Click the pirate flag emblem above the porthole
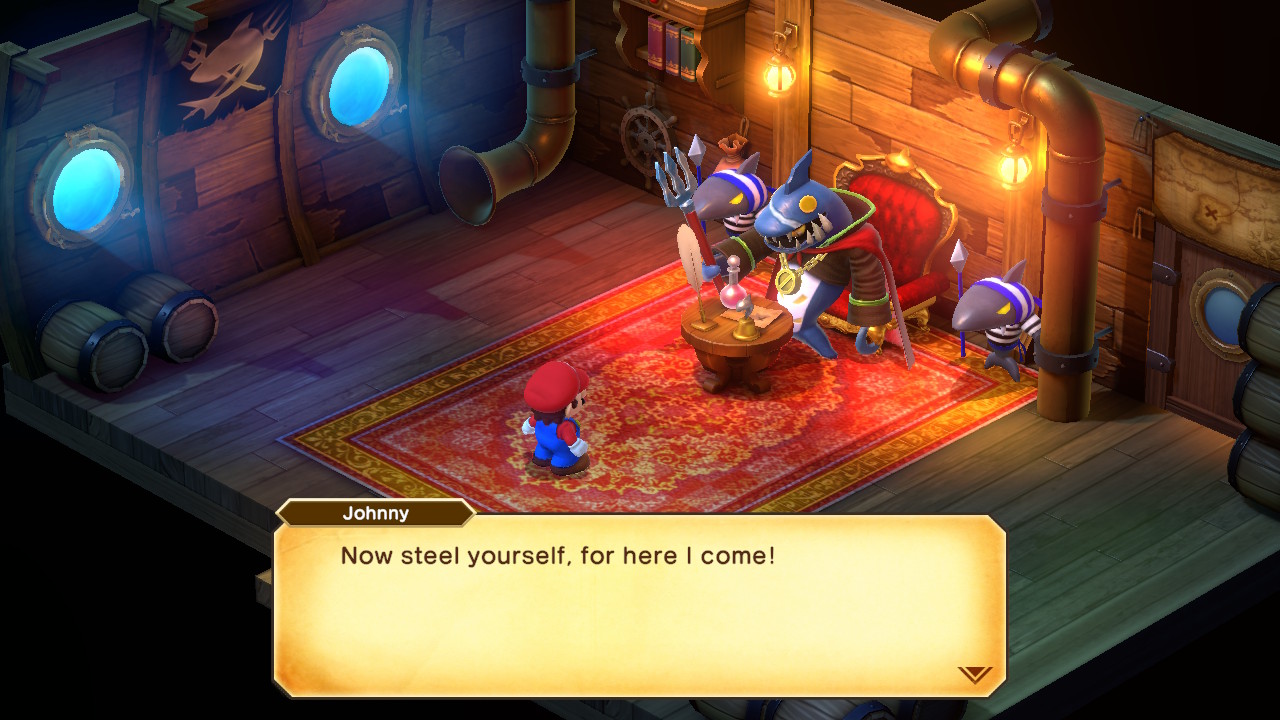 [x=225, y=55]
